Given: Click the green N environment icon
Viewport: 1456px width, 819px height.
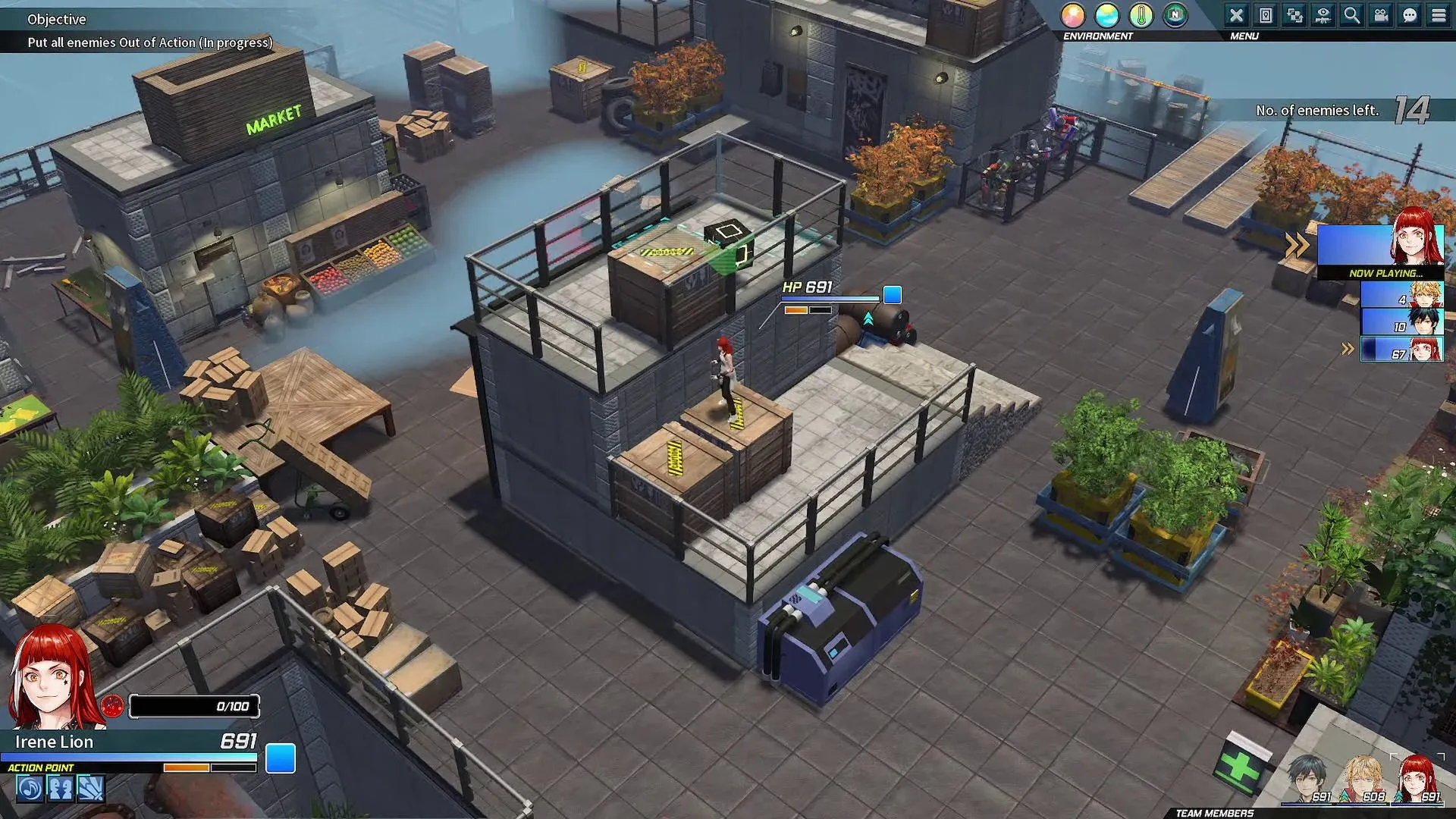Looking at the screenshot, I should point(1175,15).
